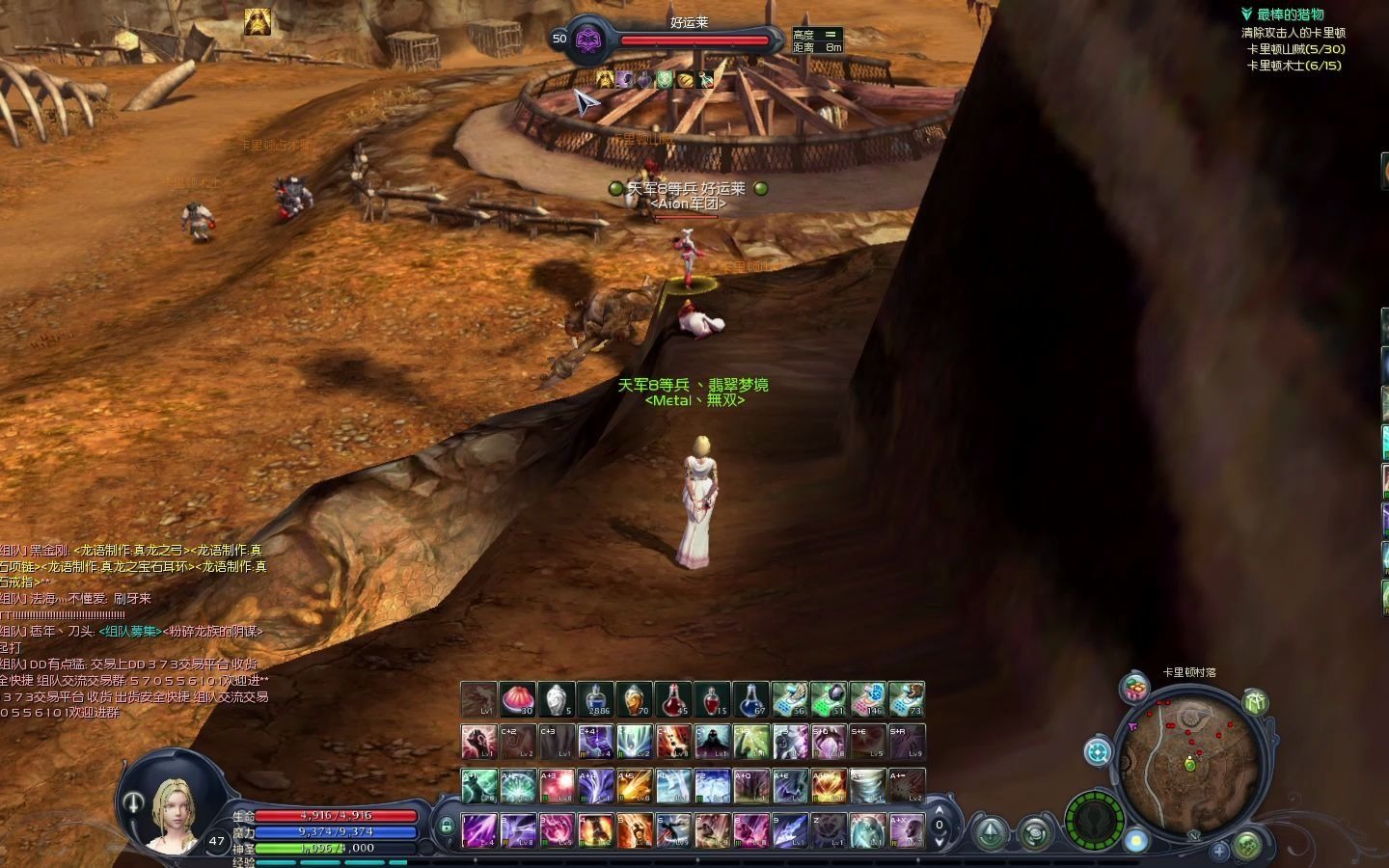
Task: Activate the purple slash skill on key 1
Action: click(x=479, y=829)
